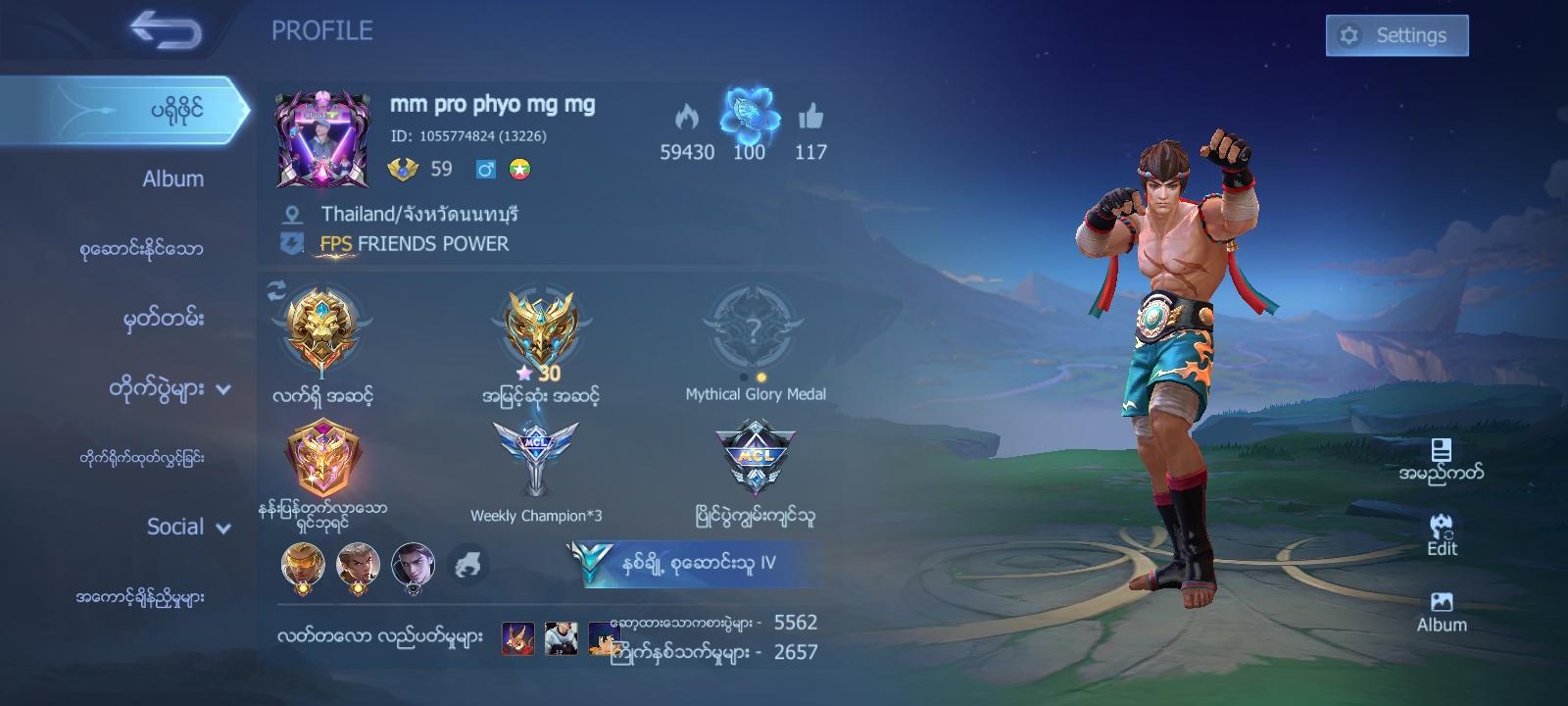Select the Myanmar flag icon
This screenshot has height=706, width=1568.
(521, 169)
